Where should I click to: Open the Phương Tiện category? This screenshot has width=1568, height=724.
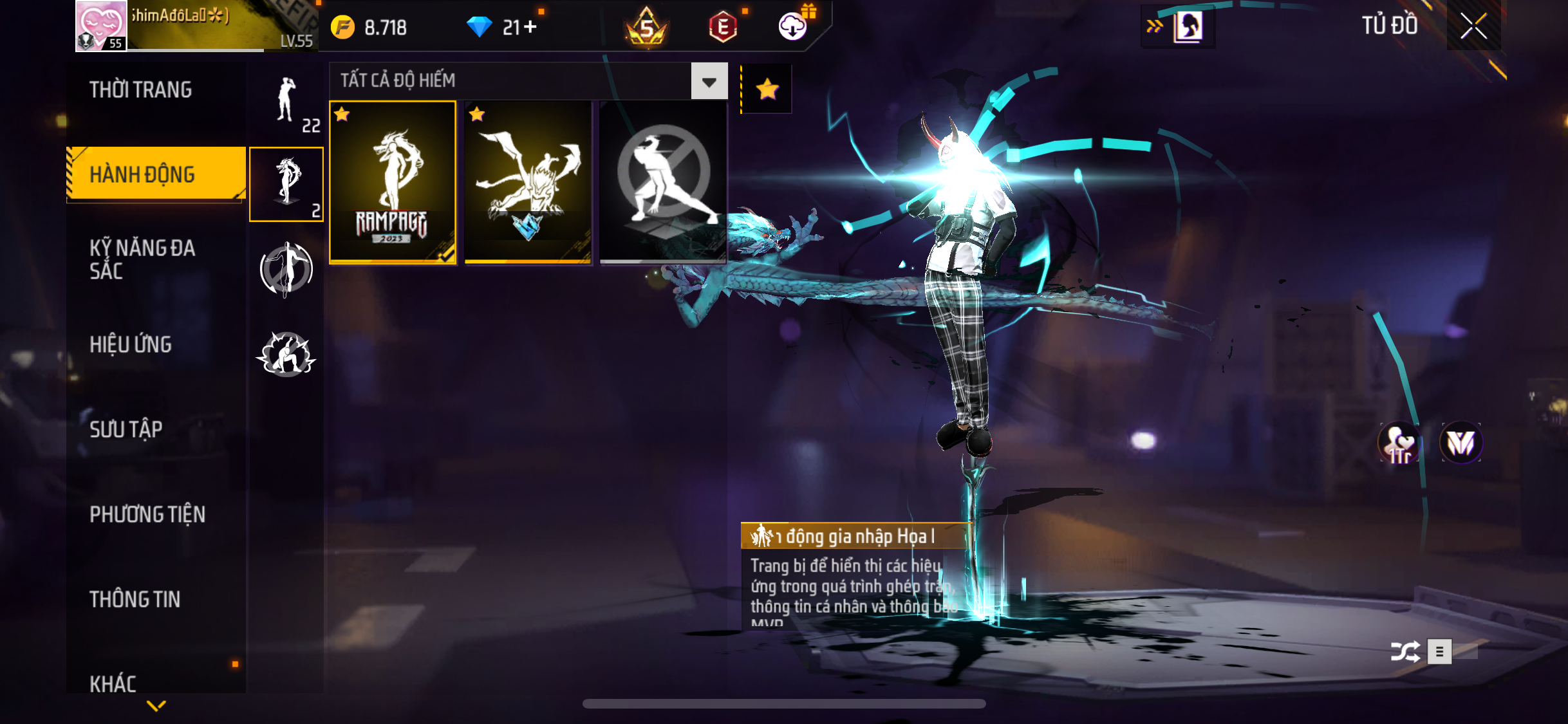pos(147,514)
